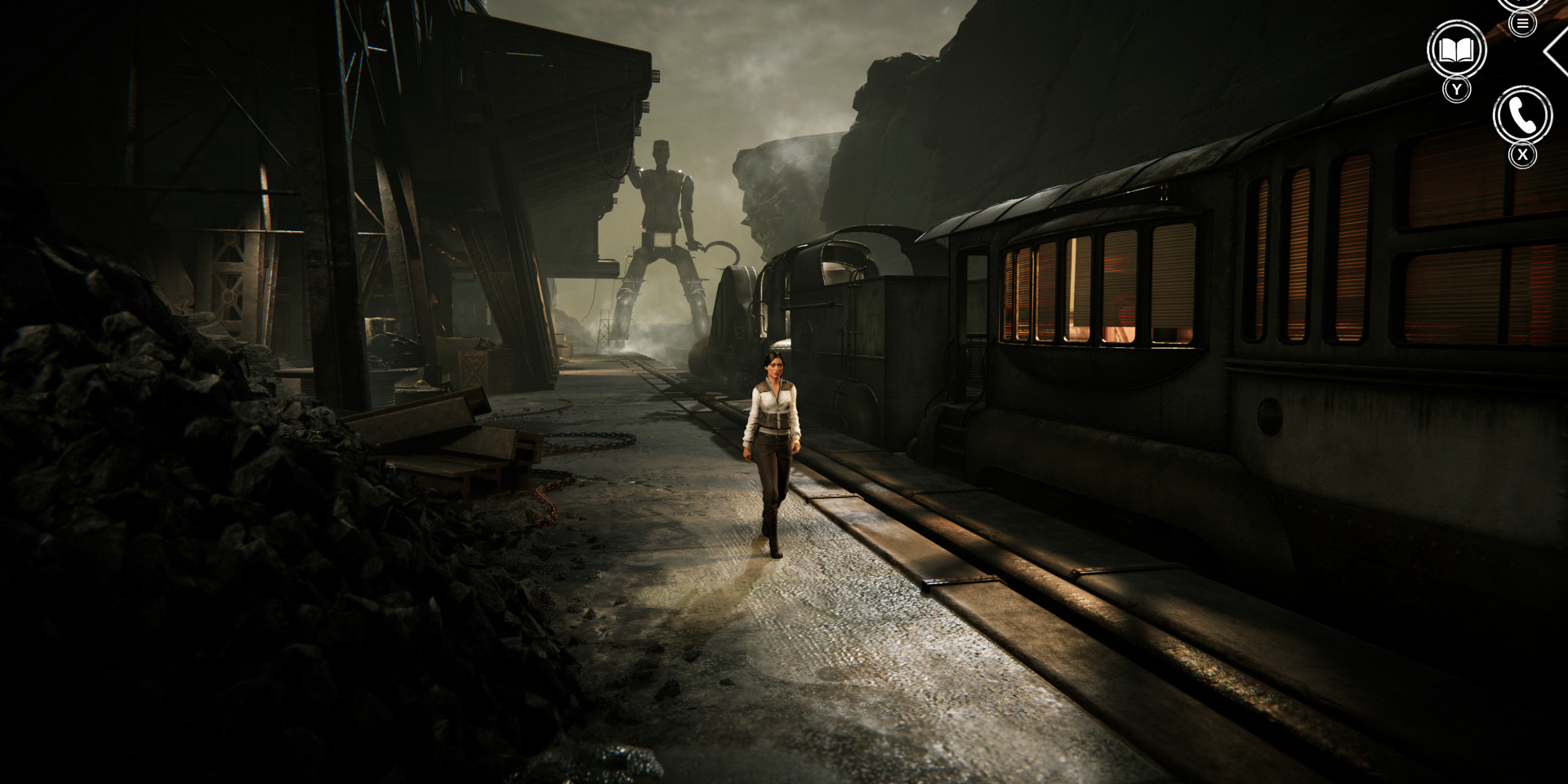Open the journal book icon

[1456, 51]
